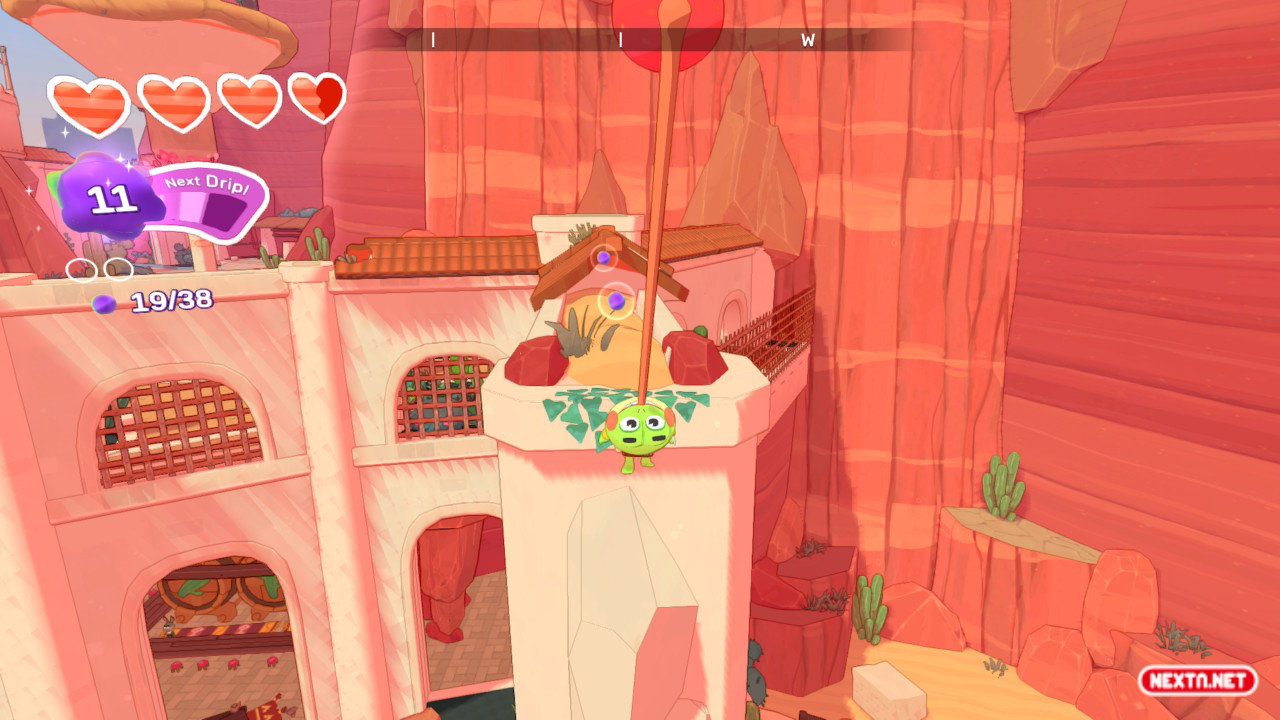Open the NEXTN.NET watermark logo

tap(1197, 681)
